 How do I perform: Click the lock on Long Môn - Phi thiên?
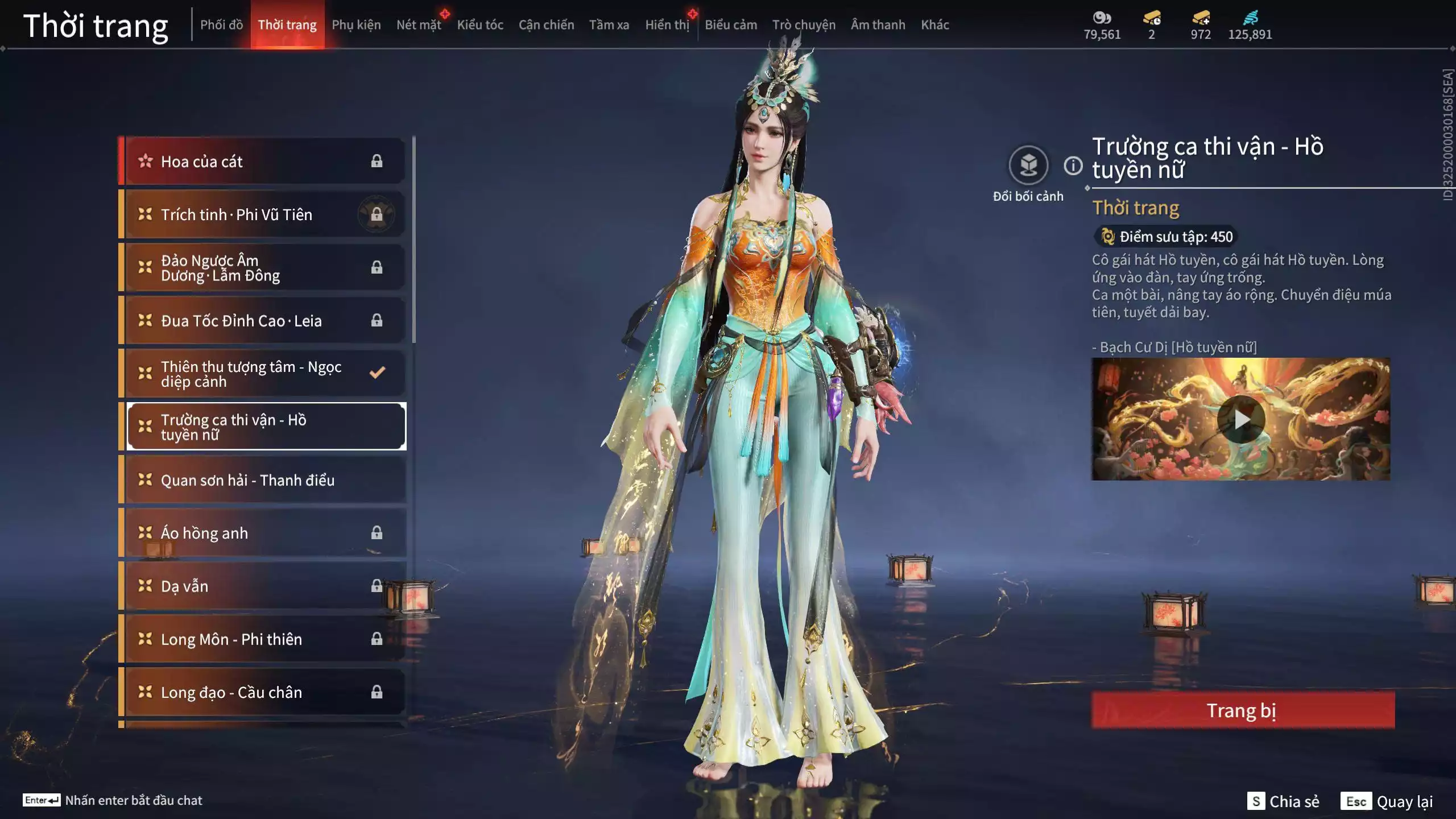click(x=377, y=639)
